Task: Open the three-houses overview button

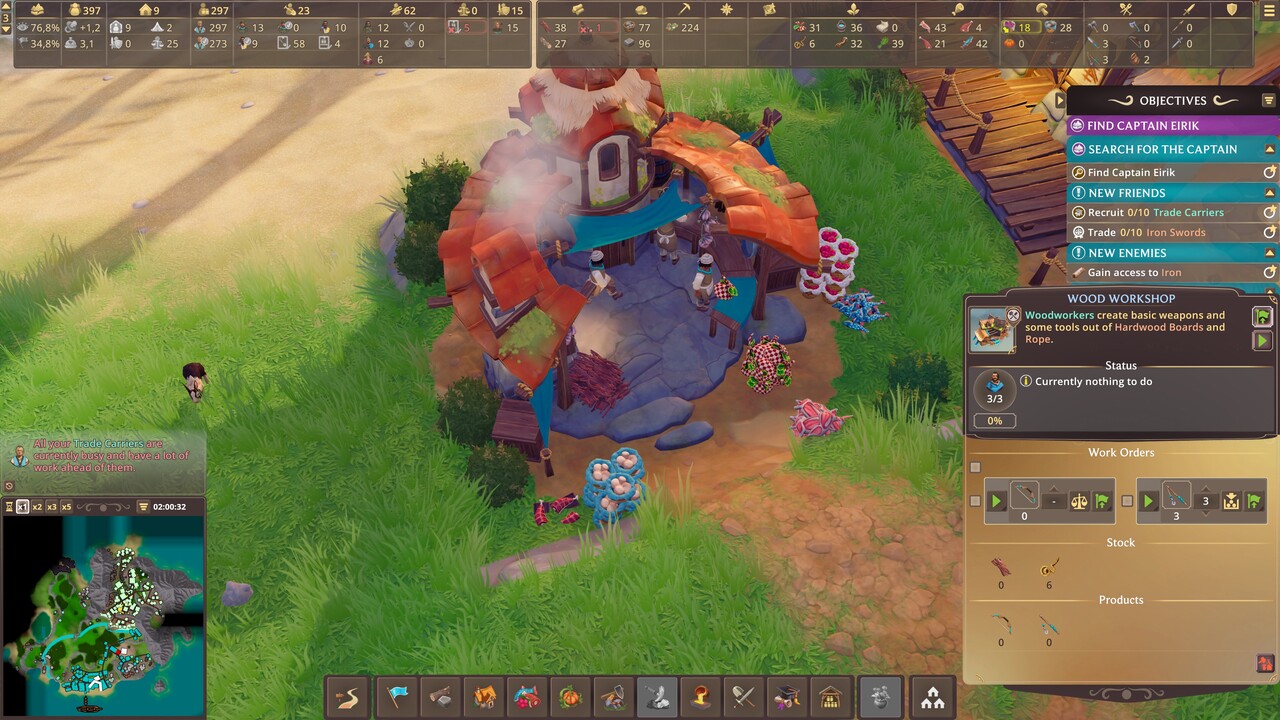Action: 932,697
